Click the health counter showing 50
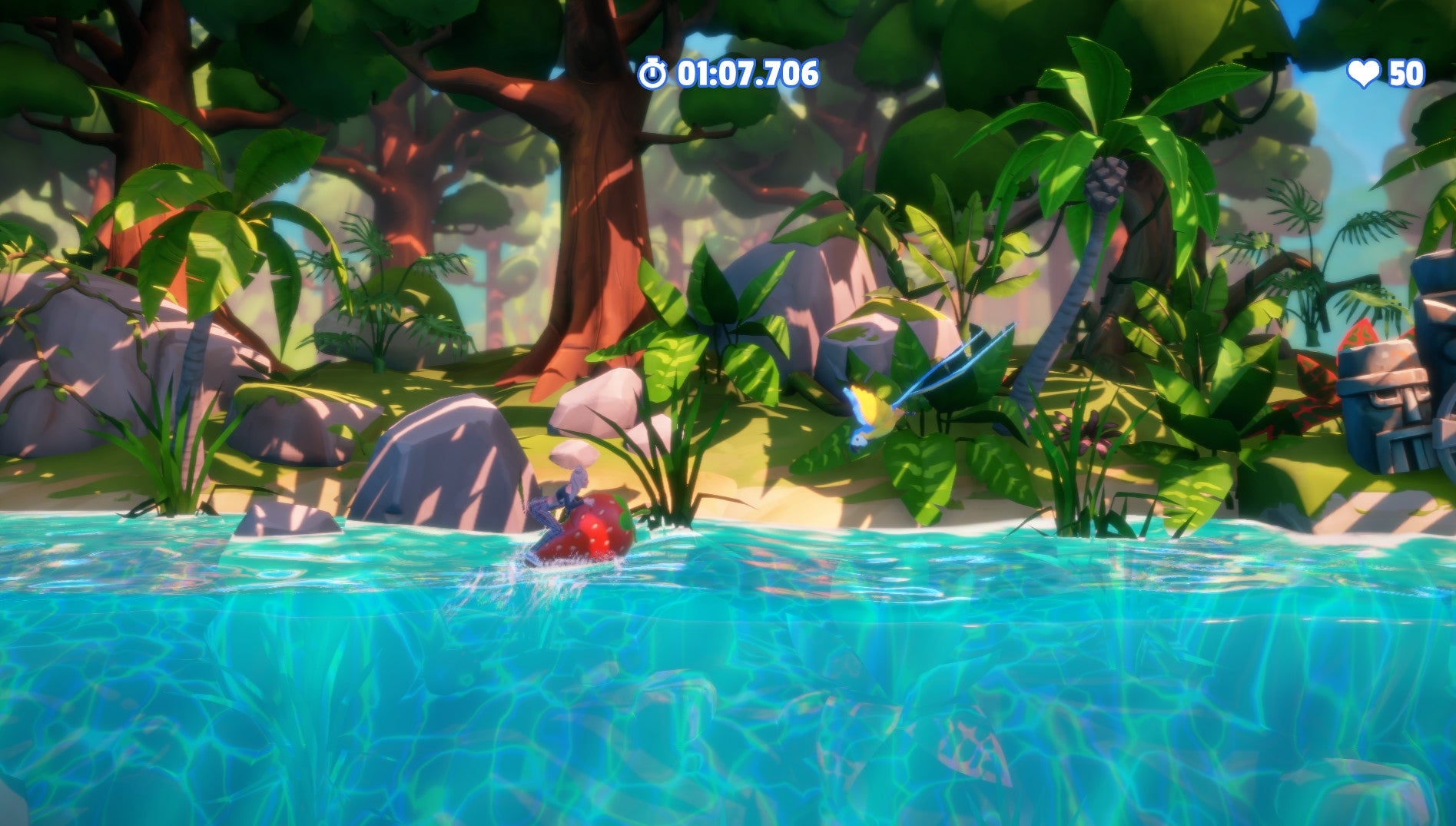This screenshot has height=826, width=1456. [x=1407, y=74]
